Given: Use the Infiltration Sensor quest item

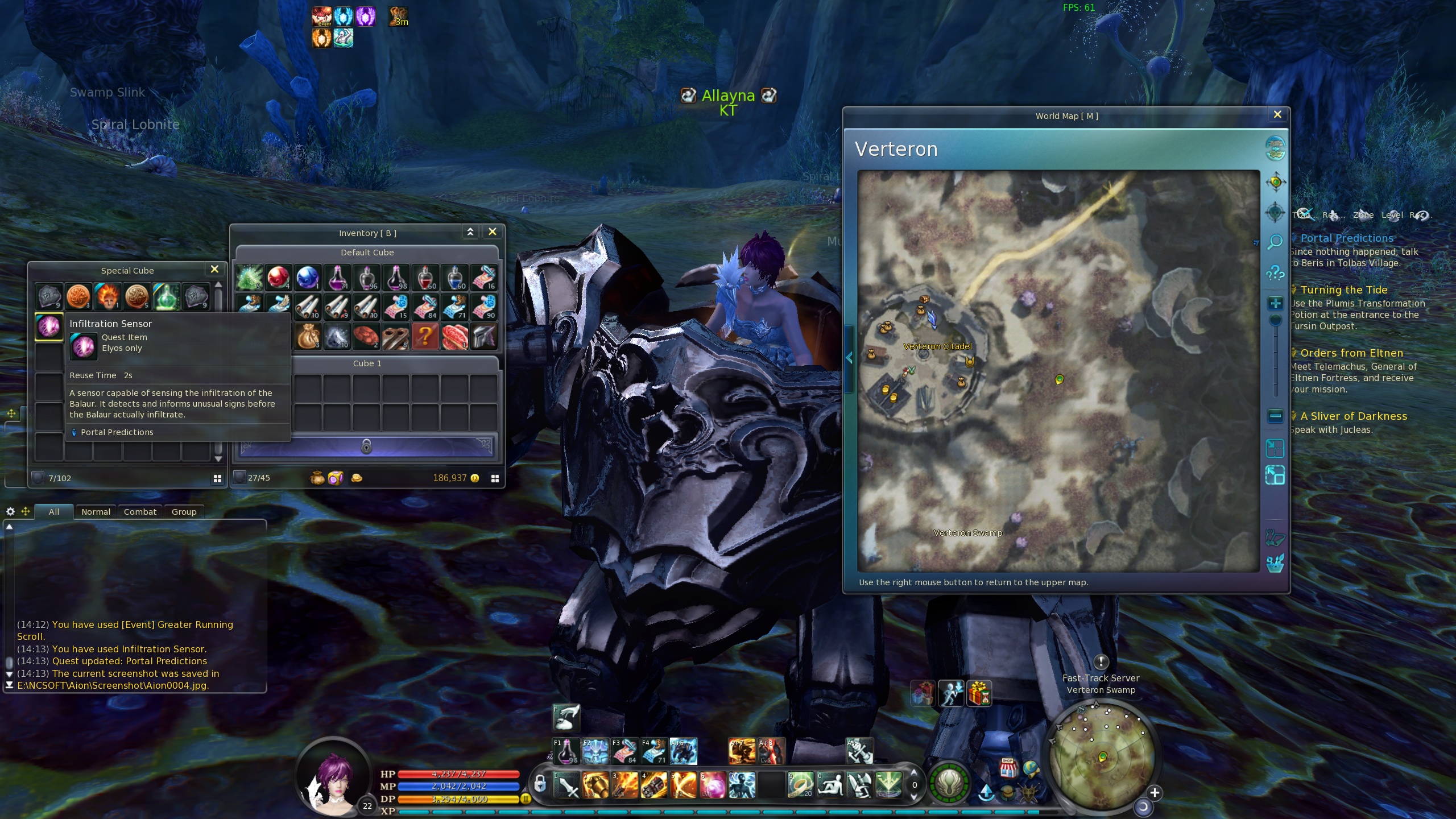Looking at the screenshot, I should (49, 326).
